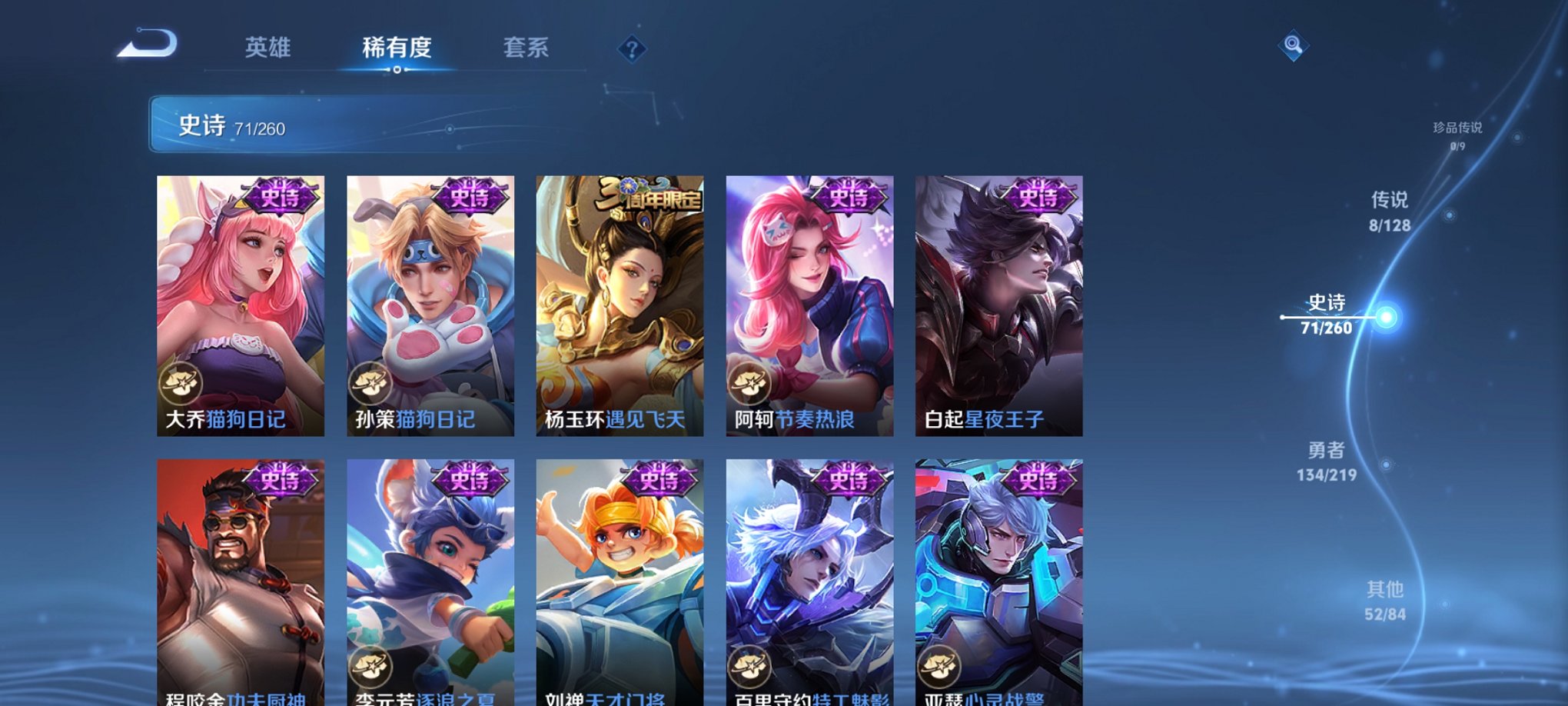Click the question mark help icon
This screenshot has width=1568, height=706.
[632, 51]
